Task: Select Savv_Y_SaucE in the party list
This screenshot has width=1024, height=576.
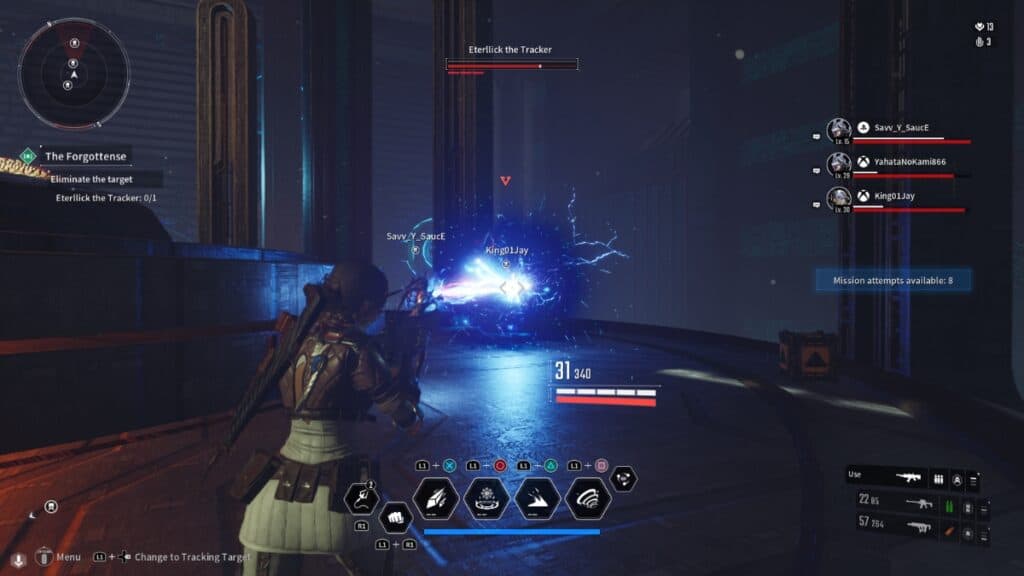Action: click(x=893, y=128)
